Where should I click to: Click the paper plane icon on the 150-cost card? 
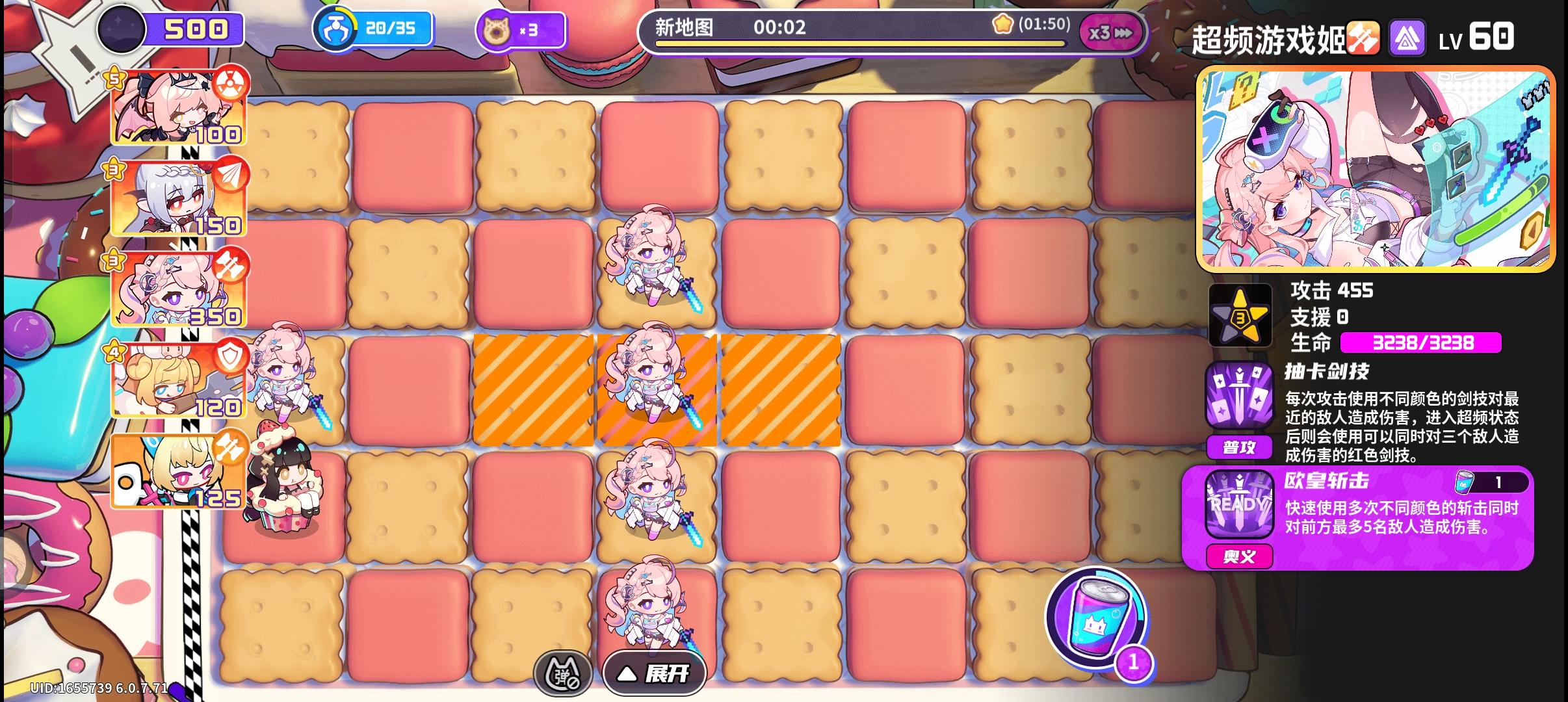(x=231, y=175)
